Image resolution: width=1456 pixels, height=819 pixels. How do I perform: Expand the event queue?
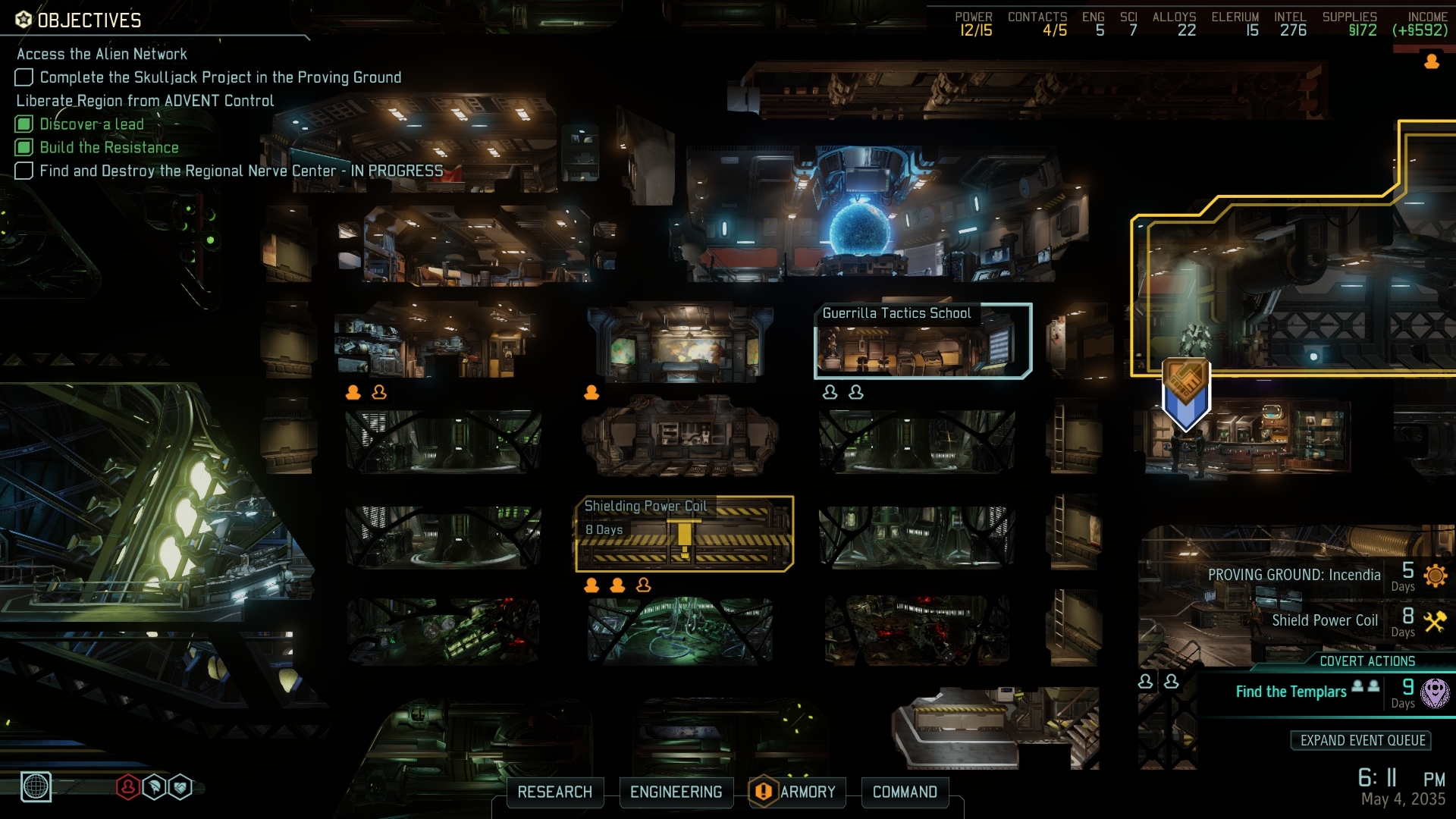coord(1362,740)
